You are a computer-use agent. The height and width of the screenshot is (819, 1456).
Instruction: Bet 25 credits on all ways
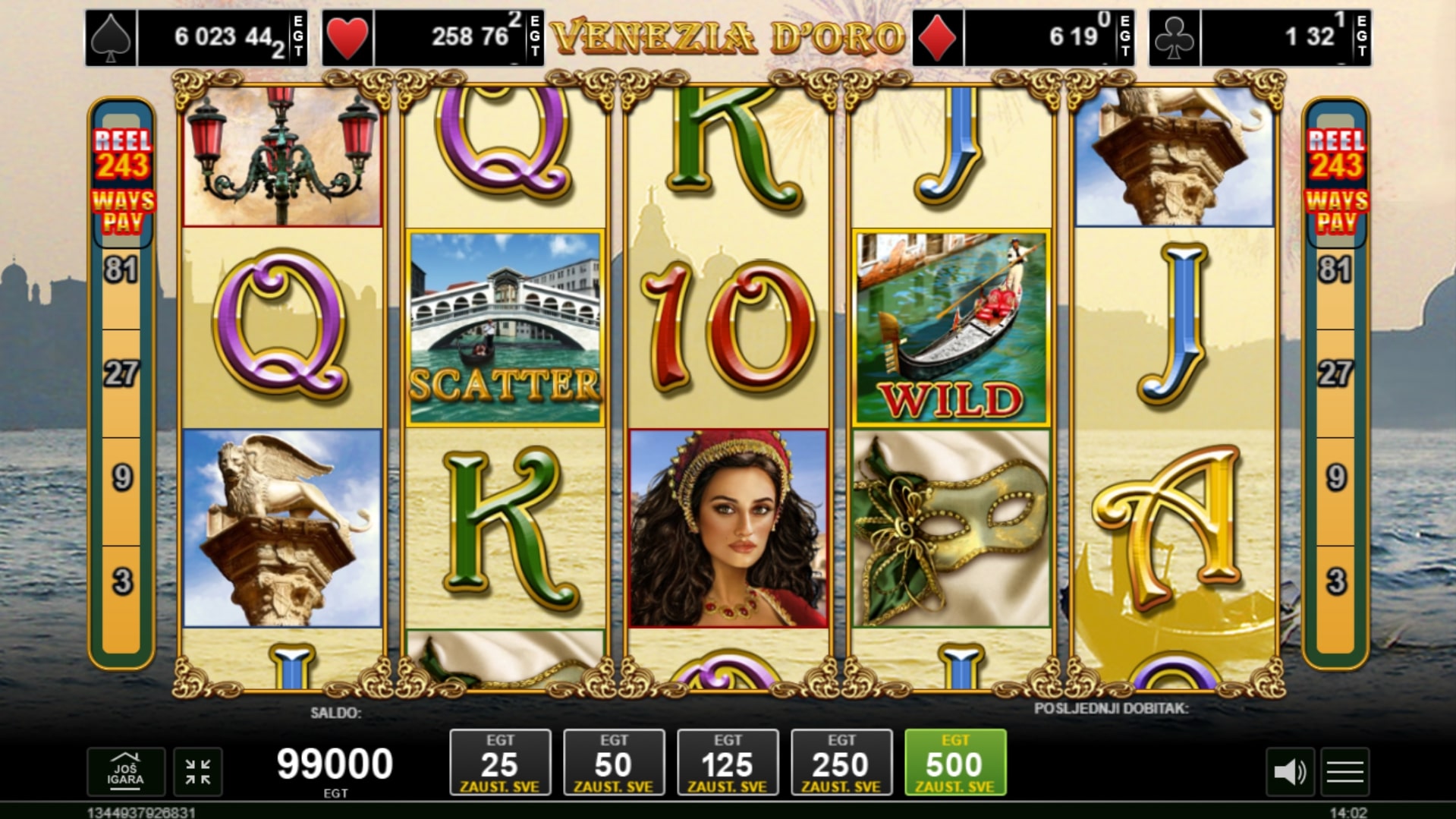coord(500,762)
